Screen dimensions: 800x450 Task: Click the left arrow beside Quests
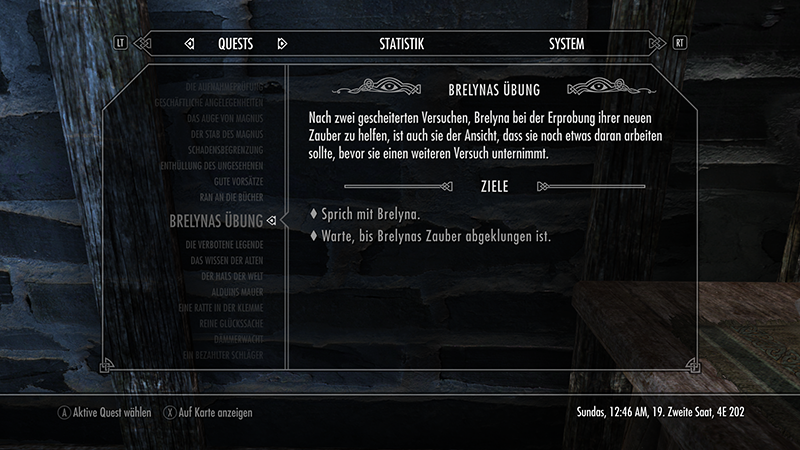pos(189,44)
